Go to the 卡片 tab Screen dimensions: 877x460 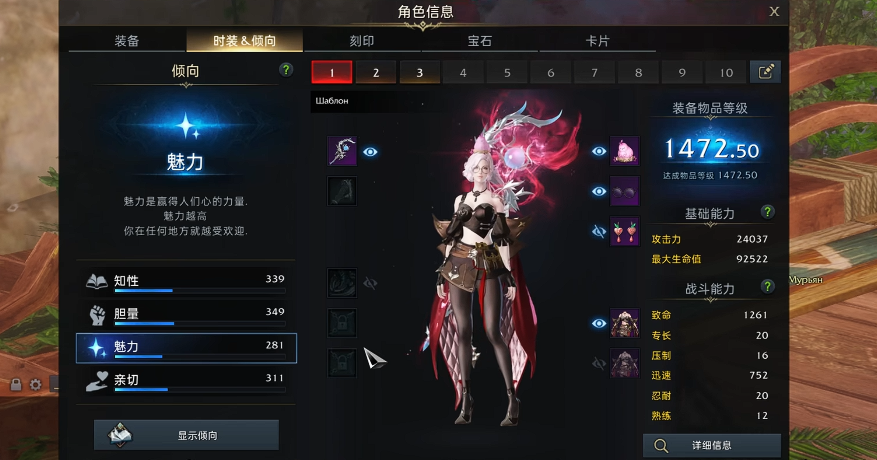click(598, 41)
